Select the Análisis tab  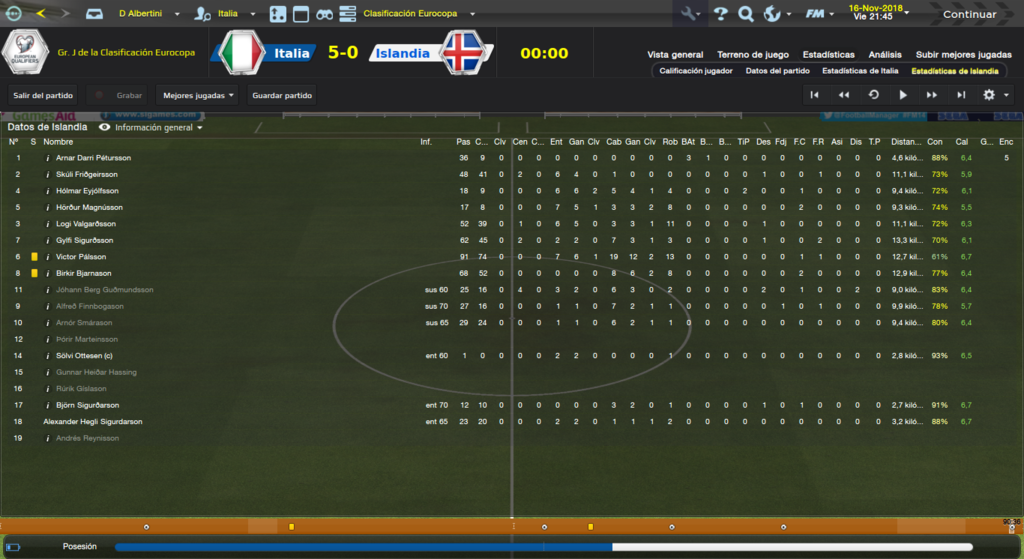(885, 54)
